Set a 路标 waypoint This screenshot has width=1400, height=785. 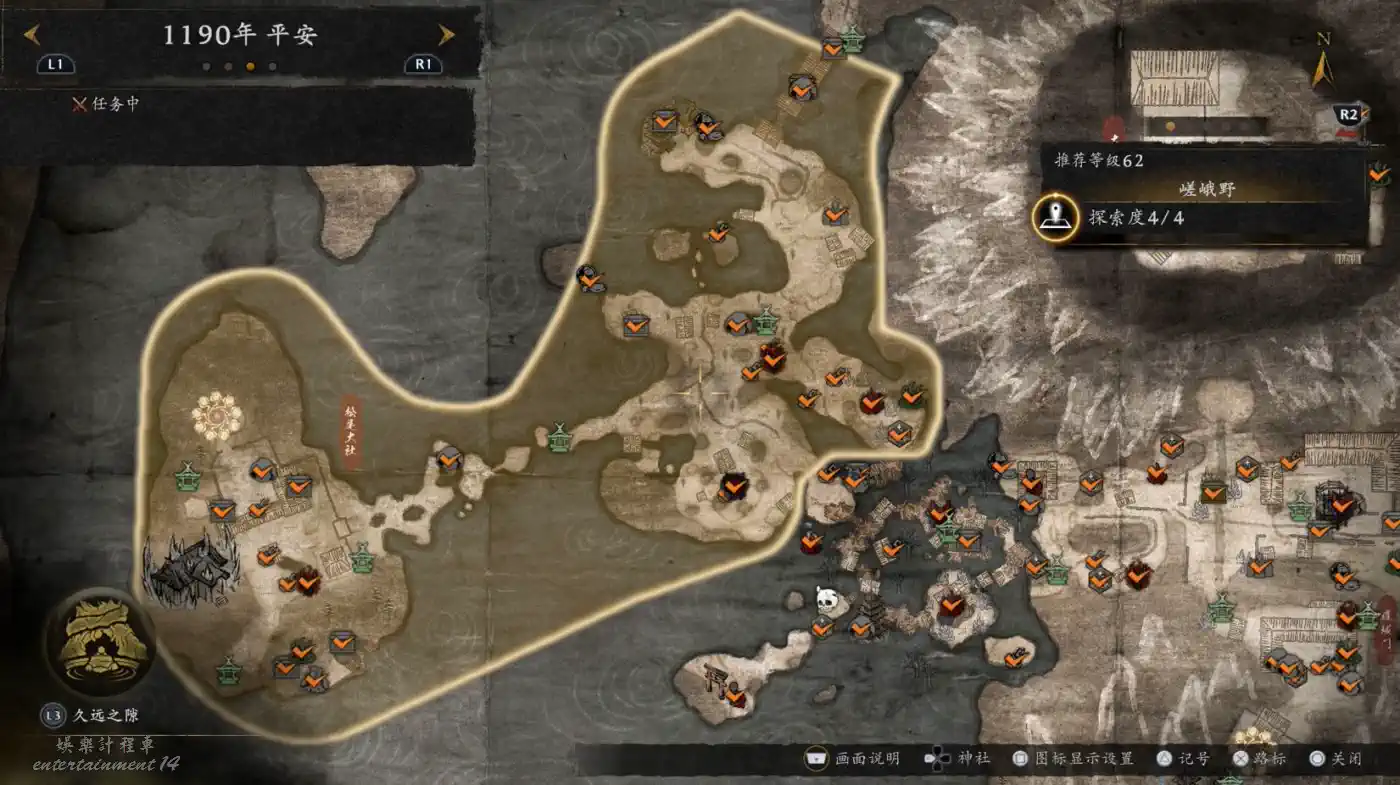click(1259, 758)
